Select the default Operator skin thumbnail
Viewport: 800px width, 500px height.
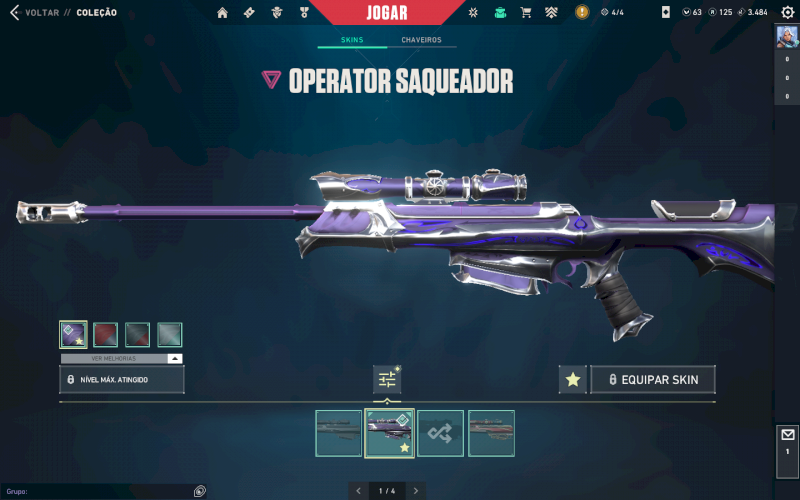coord(338,433)
